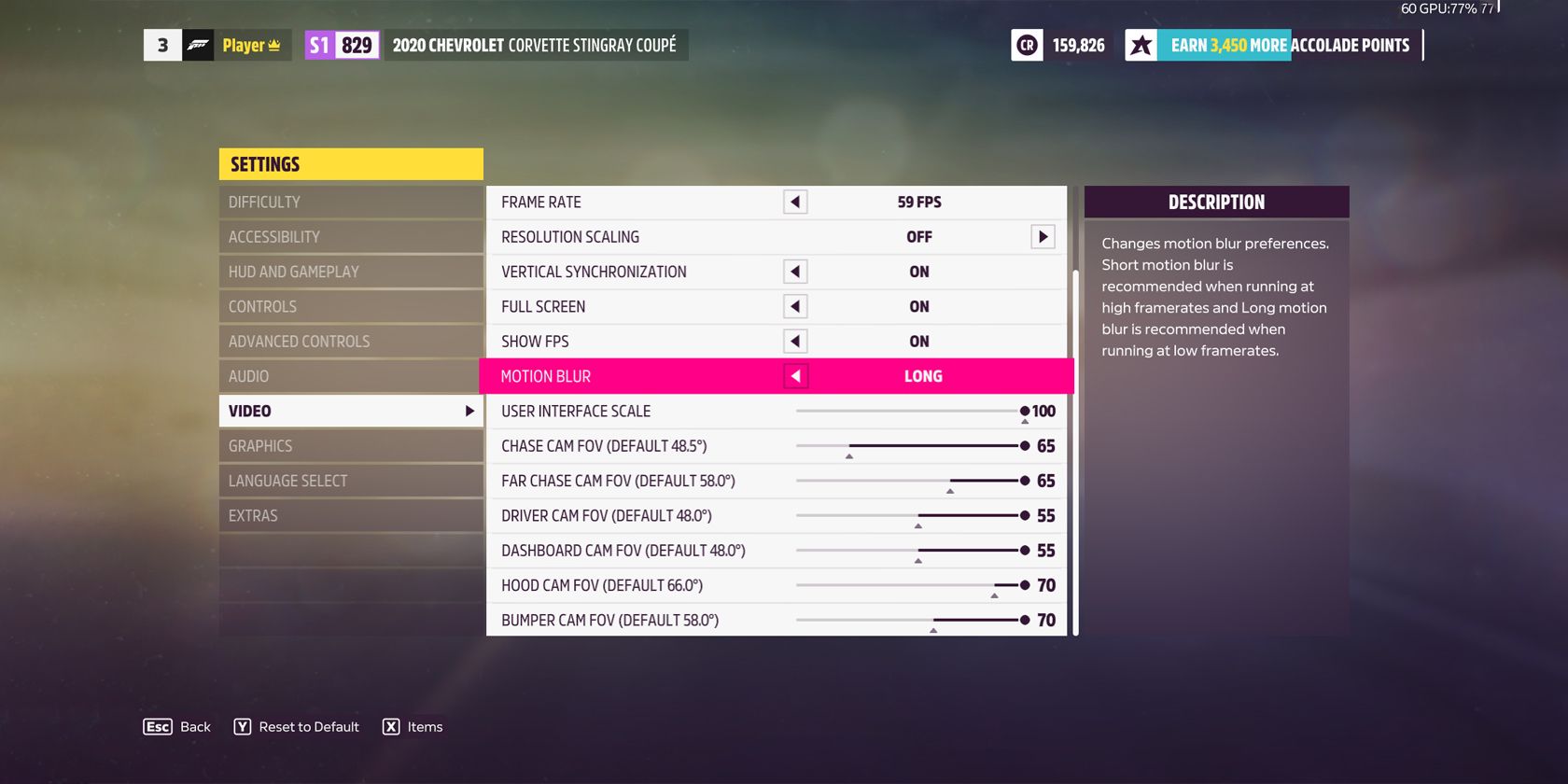The width and height of the screenshot is (1568, 784).
Task: Click the left arrow on Motion Blur
Action: [x=794, y=376]
